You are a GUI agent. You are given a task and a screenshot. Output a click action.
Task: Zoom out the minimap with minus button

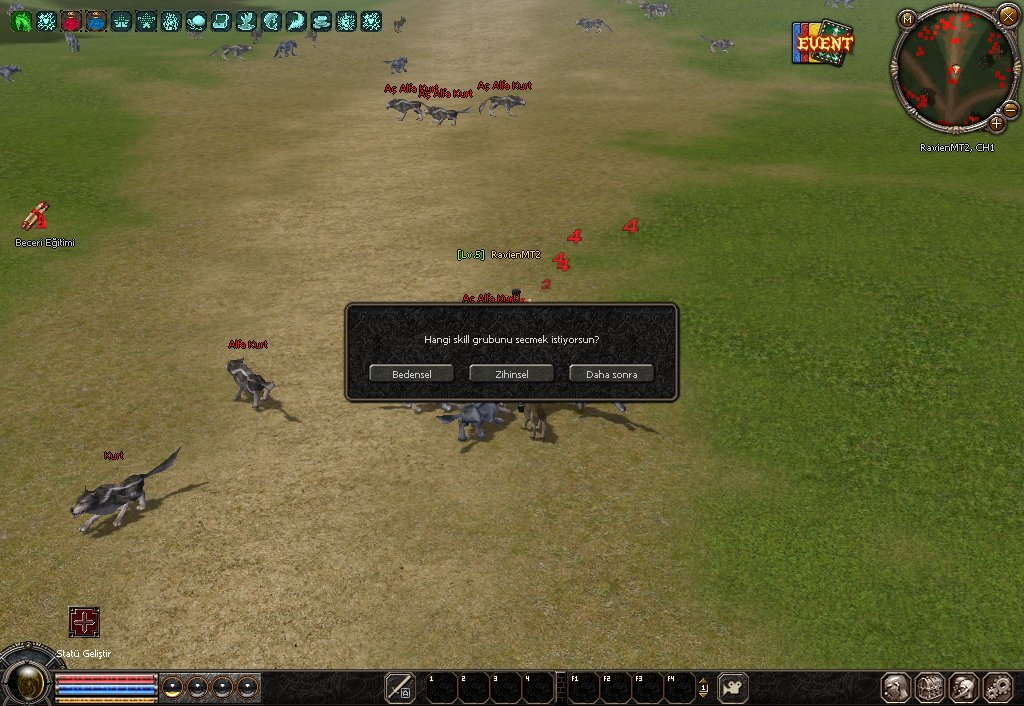[1010, 109]
